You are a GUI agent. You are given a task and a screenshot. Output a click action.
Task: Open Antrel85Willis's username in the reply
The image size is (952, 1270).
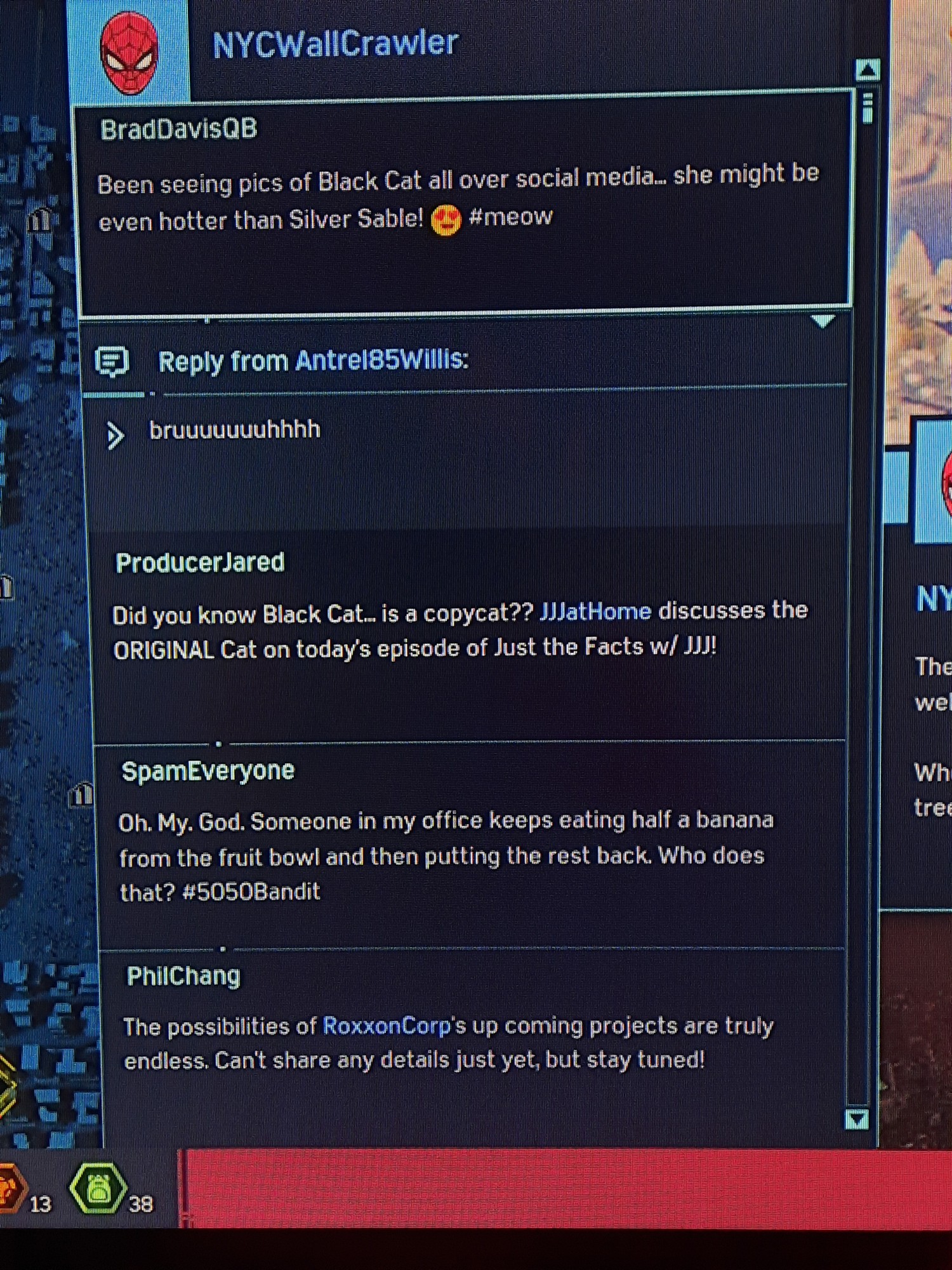pos(381,360)
